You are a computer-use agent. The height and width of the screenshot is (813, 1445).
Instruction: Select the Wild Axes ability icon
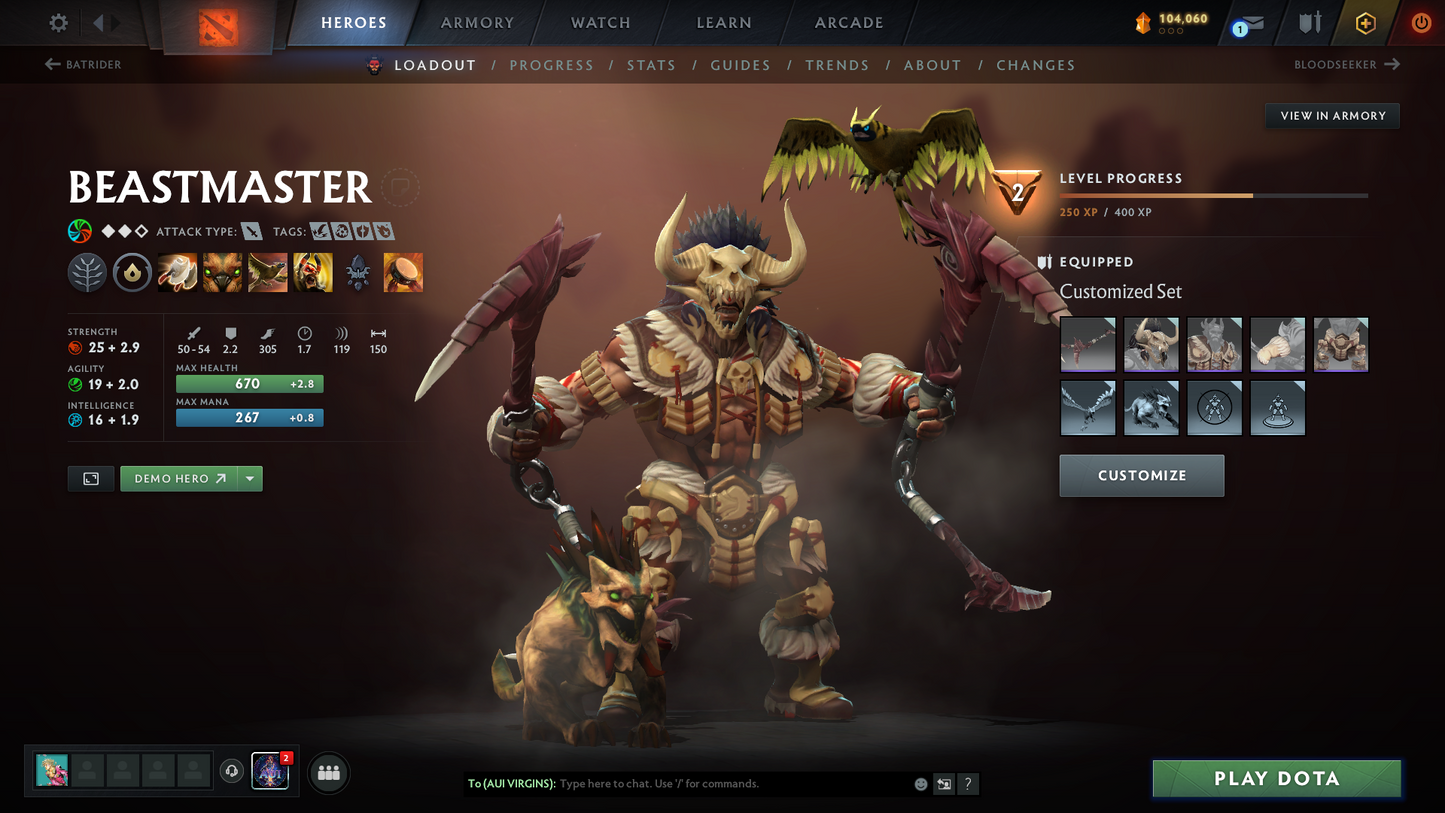point(177,271)
